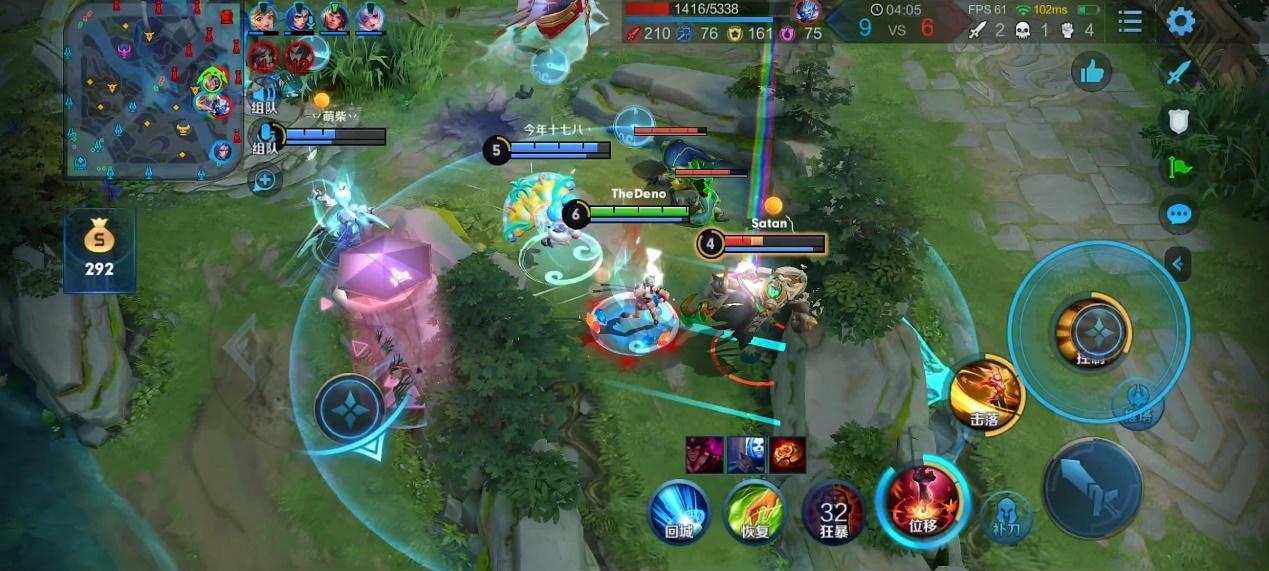Screen dimensions: 1269x571
Task: Send the white shield signal
Action: coord(1180,121)
